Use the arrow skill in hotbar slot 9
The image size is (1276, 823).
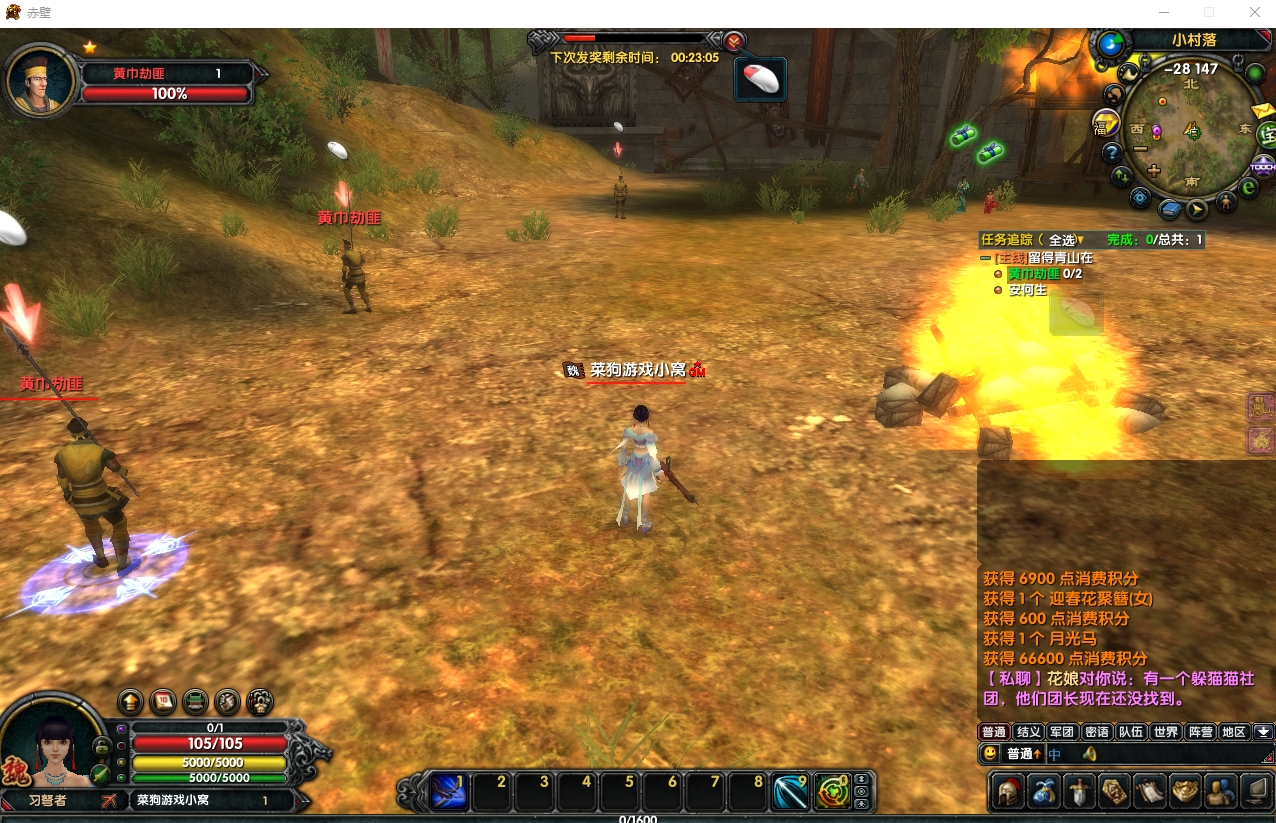point(790,792)
